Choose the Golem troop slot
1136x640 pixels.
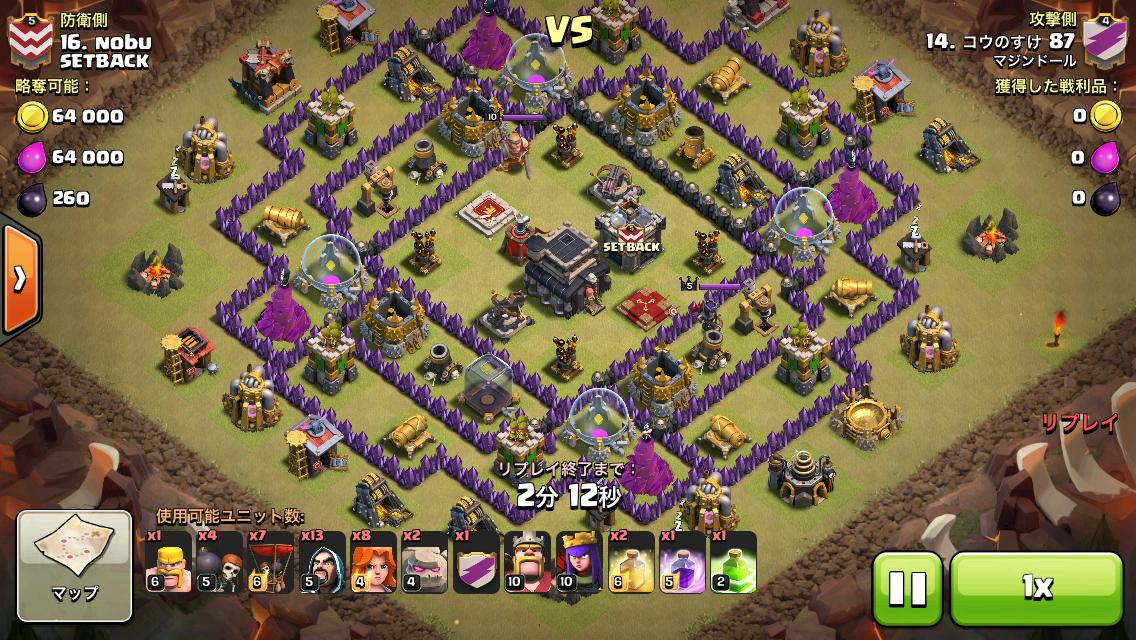coord(424,561)
